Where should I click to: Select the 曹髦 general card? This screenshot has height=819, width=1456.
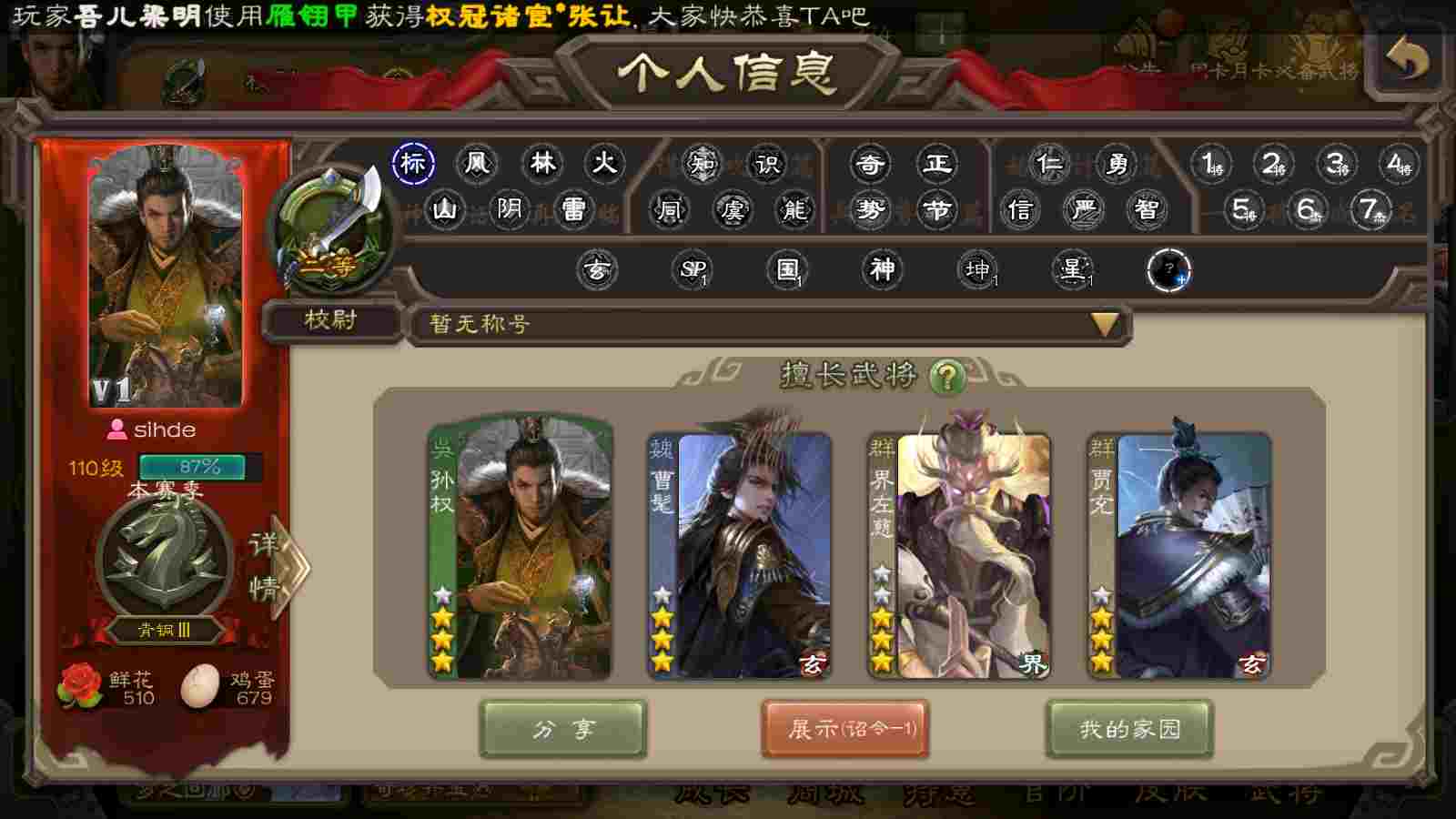(739, 553)
